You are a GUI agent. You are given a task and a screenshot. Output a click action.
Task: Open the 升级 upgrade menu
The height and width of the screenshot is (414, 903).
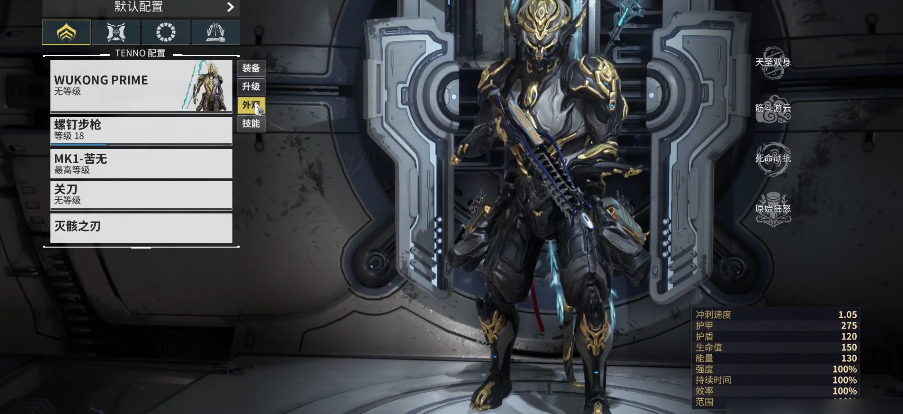tap(251, 87)
